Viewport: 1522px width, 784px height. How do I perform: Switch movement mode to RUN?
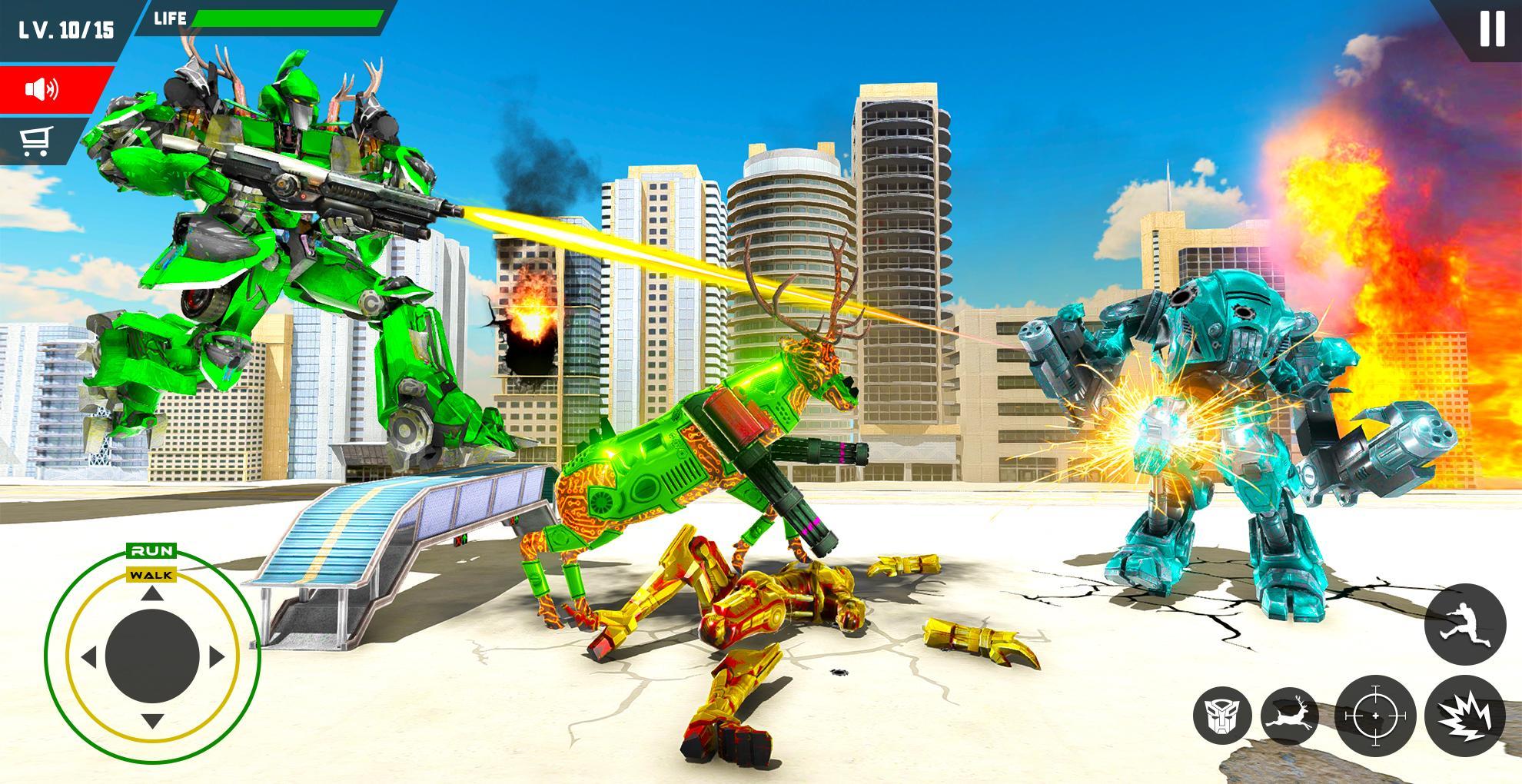153,550
